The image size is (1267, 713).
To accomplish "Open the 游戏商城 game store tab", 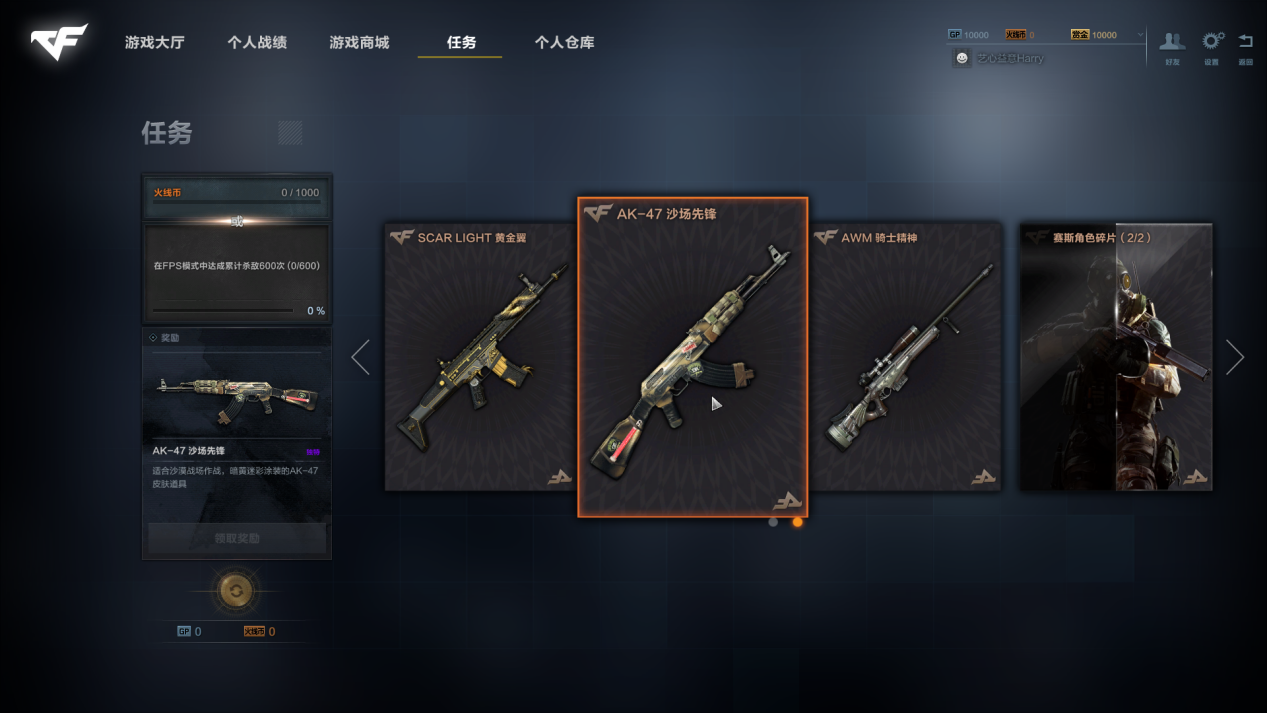I will point(359,43).
